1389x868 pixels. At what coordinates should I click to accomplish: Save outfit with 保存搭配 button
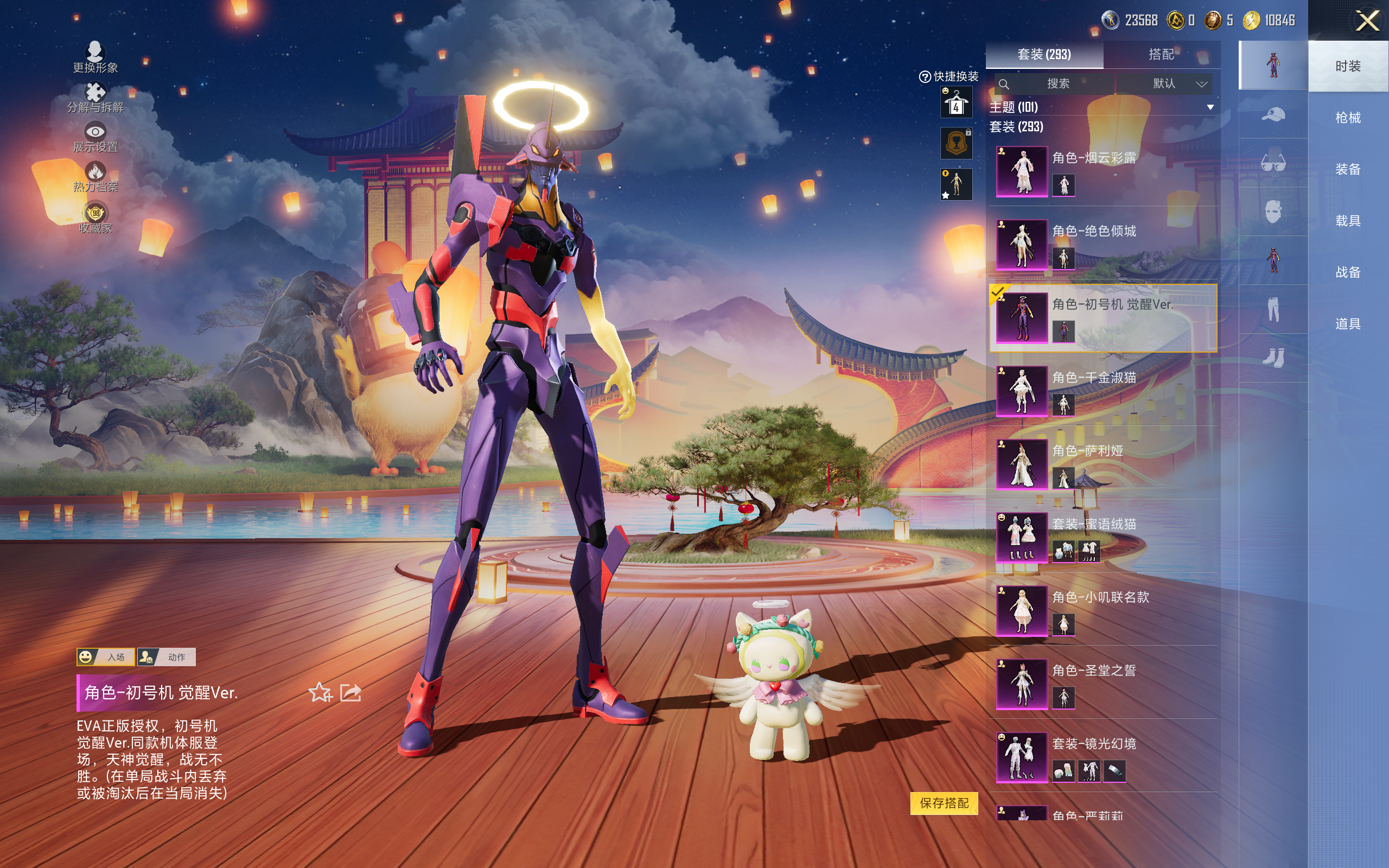point(944,803)
